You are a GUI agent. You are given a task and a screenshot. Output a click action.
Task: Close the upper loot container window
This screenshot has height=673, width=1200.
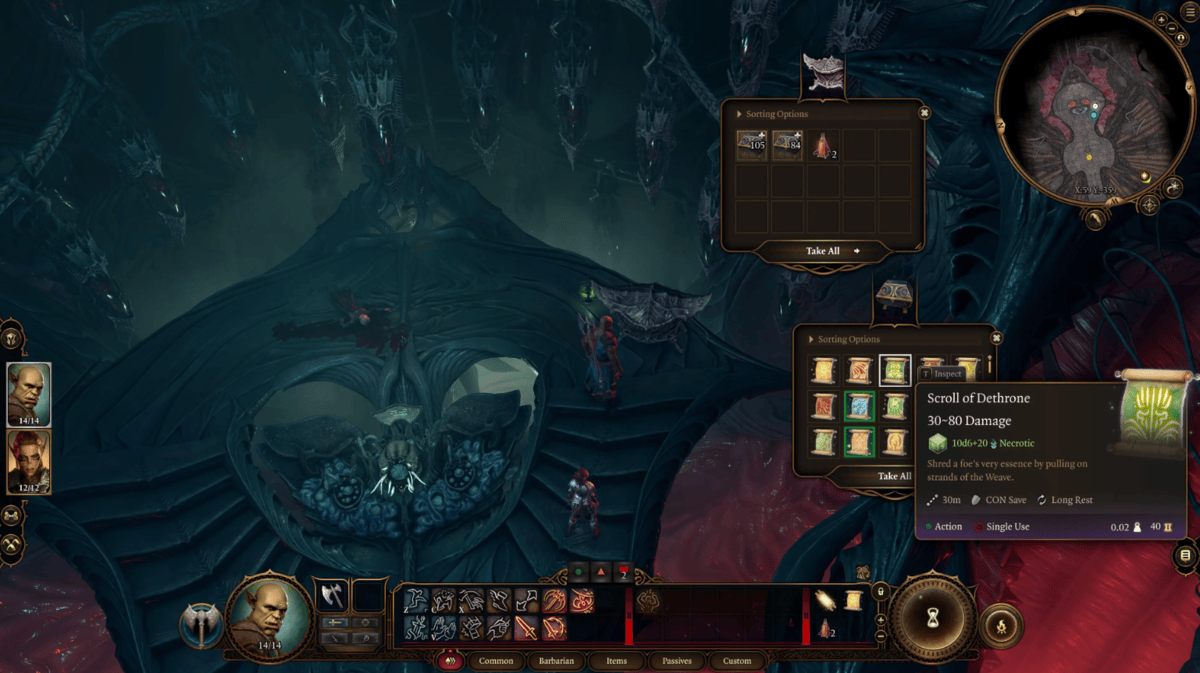tap(924, 113)
